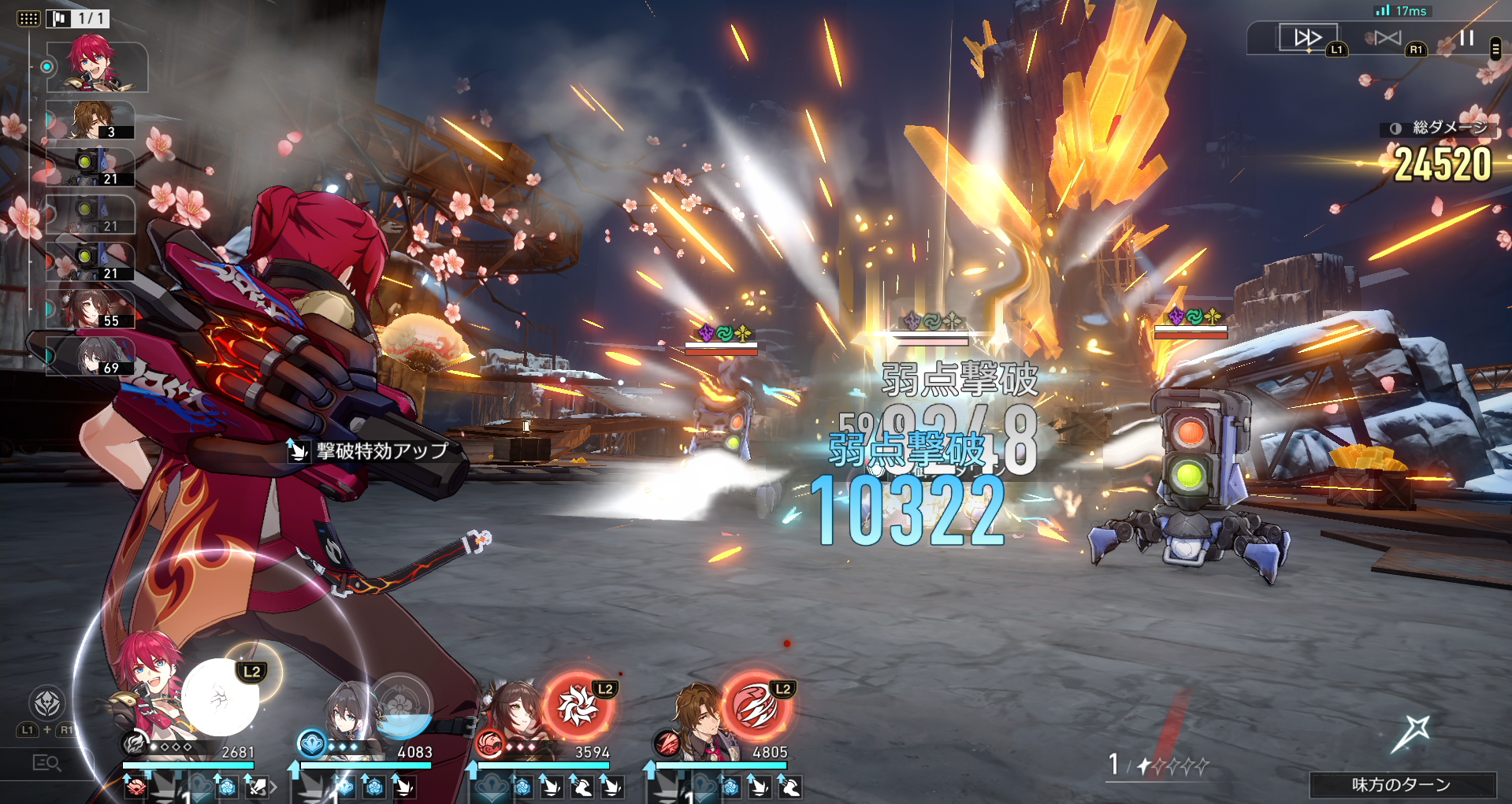Open the grid menu icon
The height and width of the screenshot is (804, 1512).
point(28,18)
